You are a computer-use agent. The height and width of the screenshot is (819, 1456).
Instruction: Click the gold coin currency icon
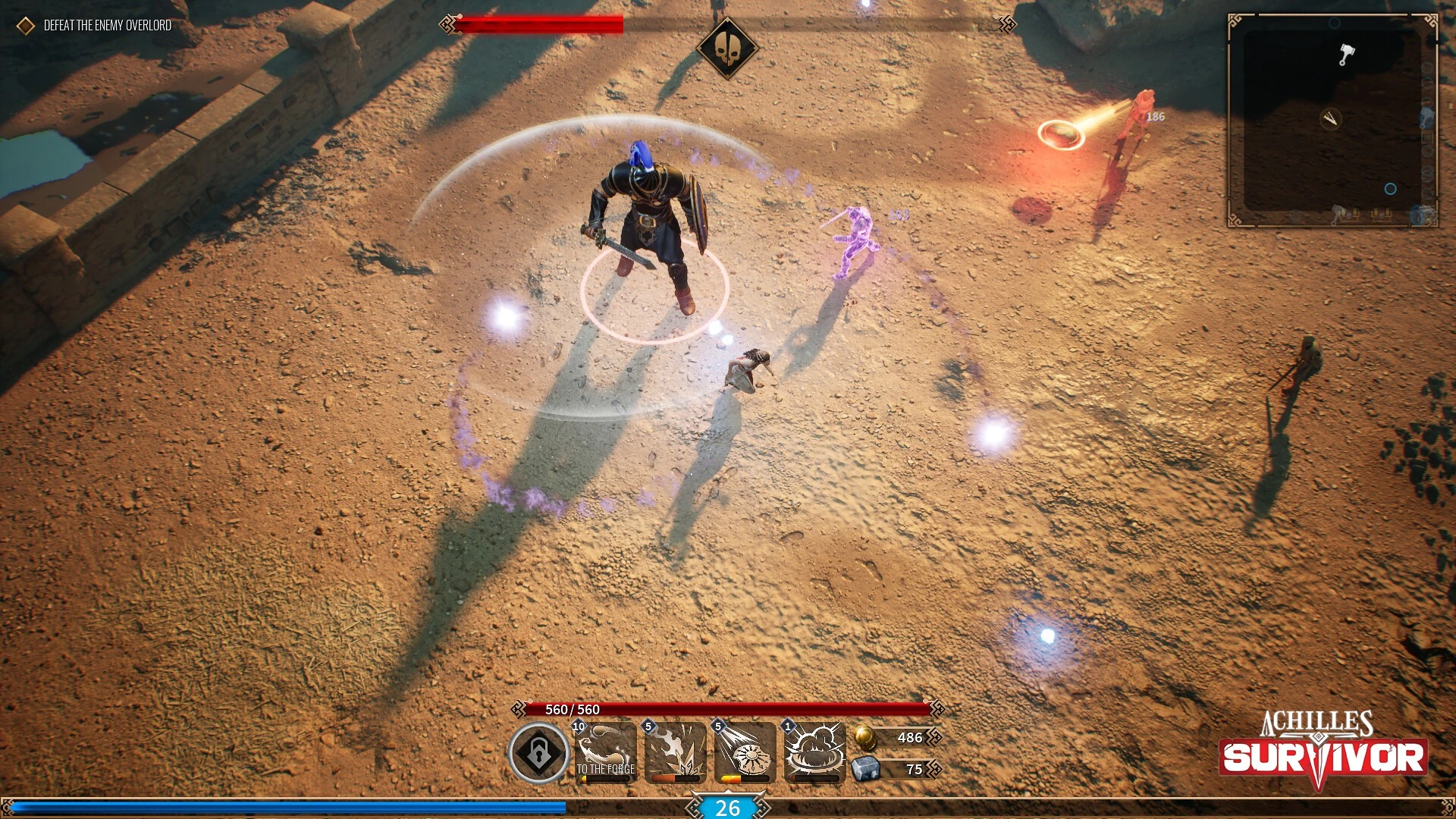click(865, 737)
